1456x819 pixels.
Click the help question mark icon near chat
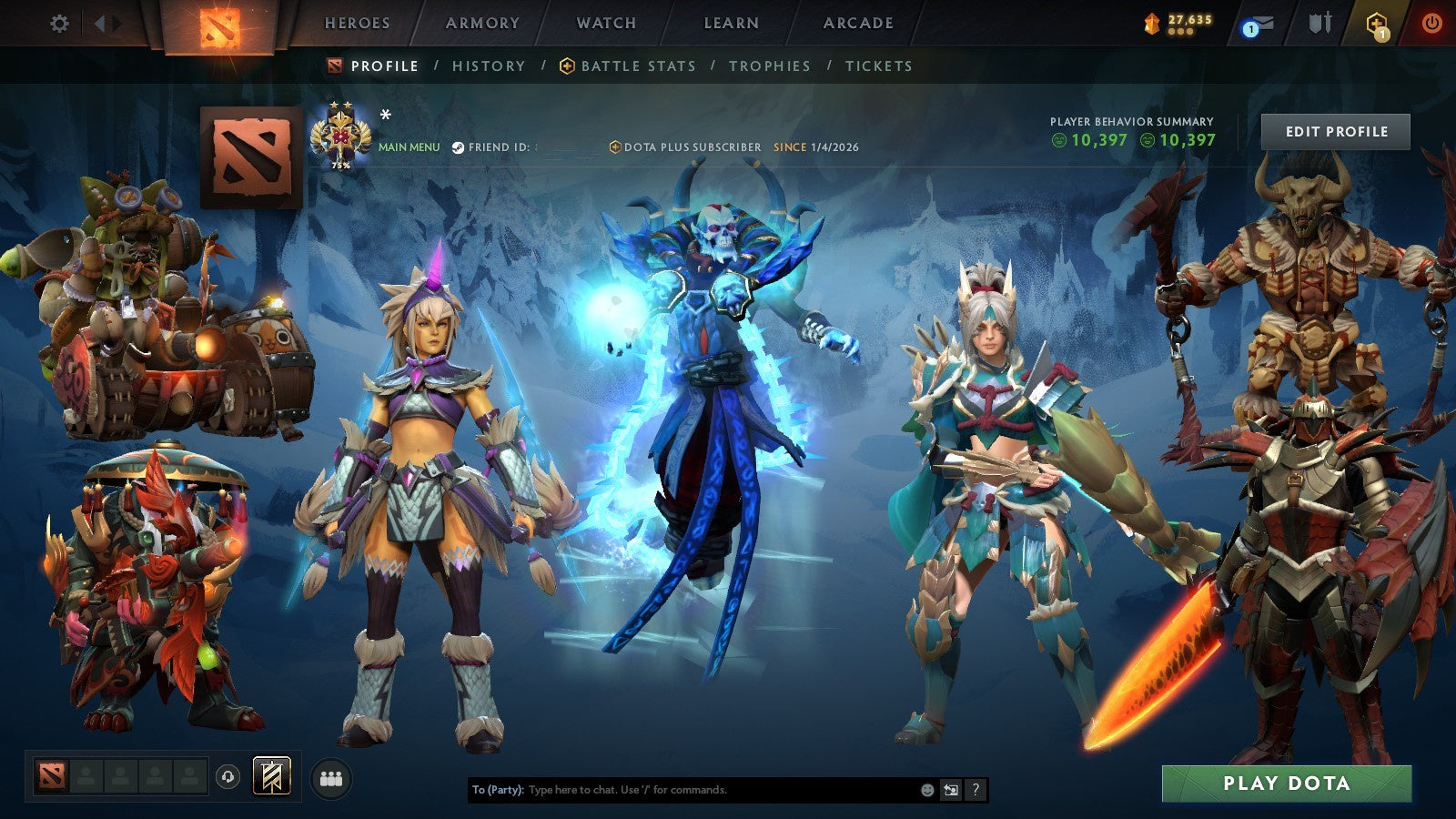[976, 791]
